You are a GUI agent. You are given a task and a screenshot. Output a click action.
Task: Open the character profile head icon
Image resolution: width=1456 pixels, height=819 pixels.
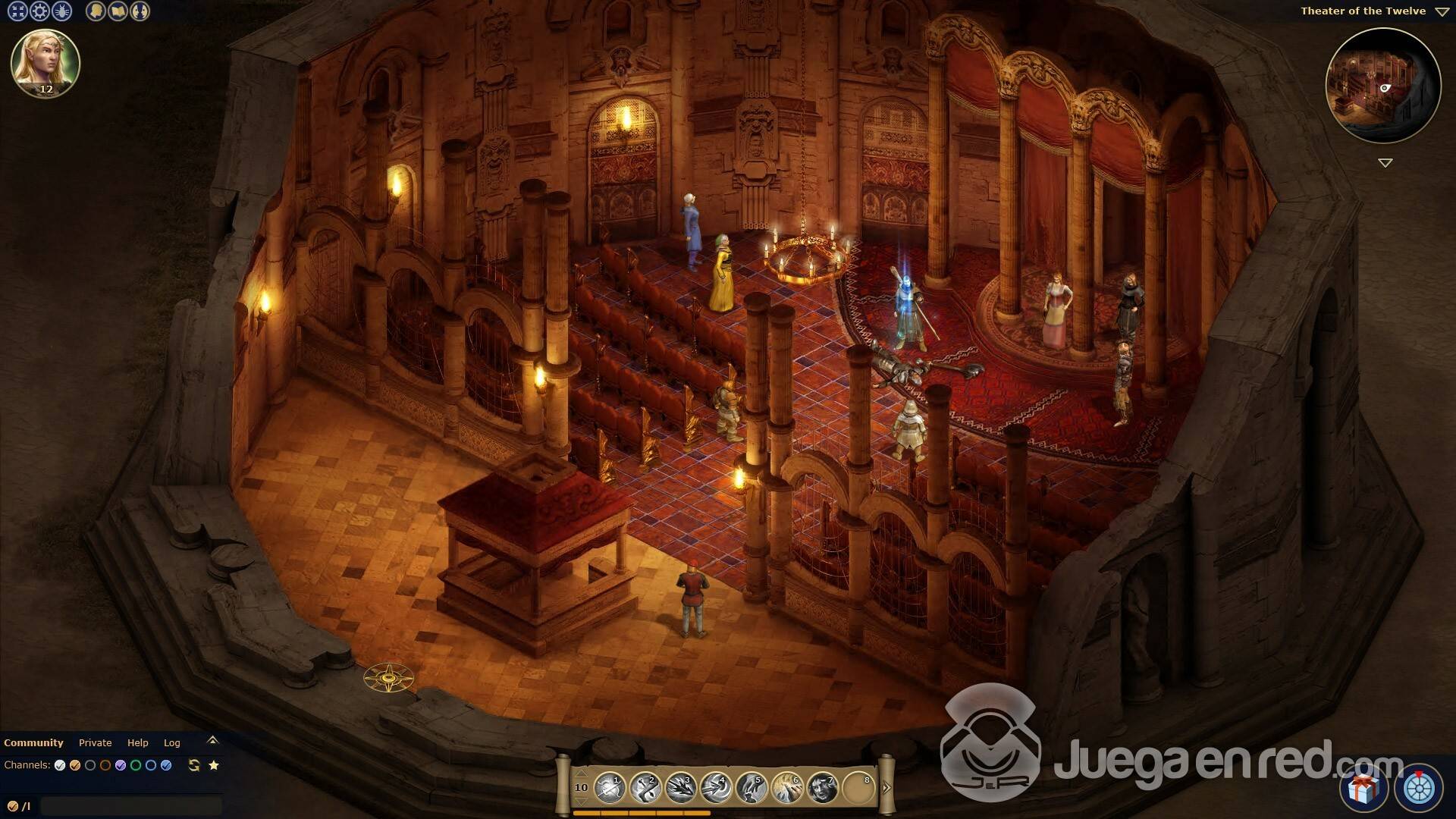pyautogui.click(x=96, y=11)
